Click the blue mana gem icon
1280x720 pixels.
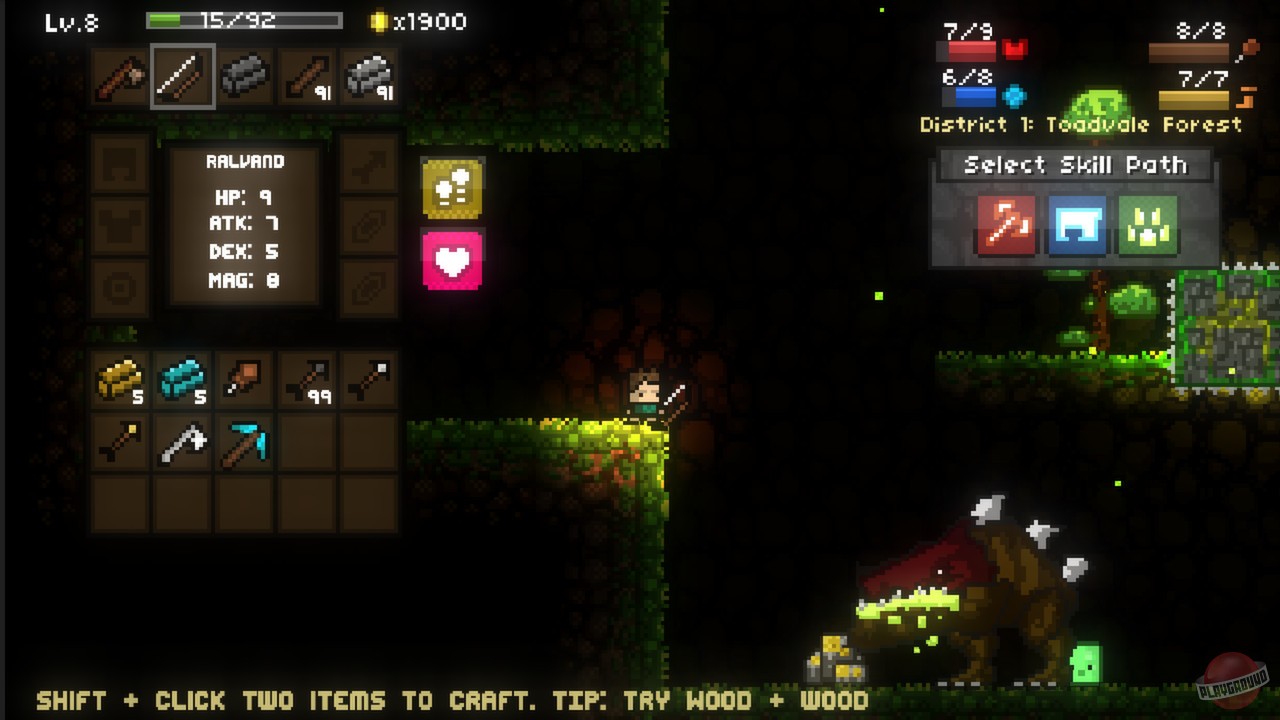[1012, 92]
